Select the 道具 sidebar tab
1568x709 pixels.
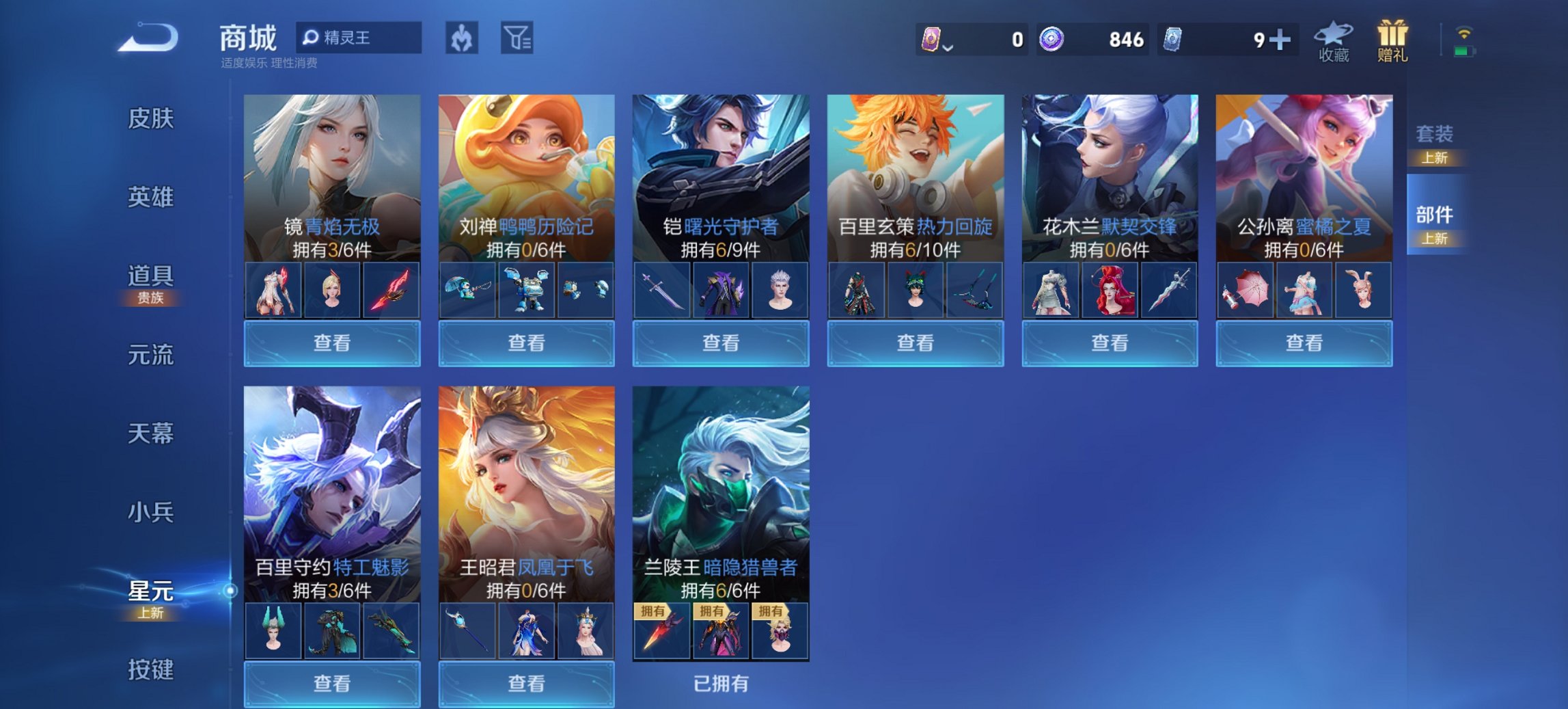[152, 278]
